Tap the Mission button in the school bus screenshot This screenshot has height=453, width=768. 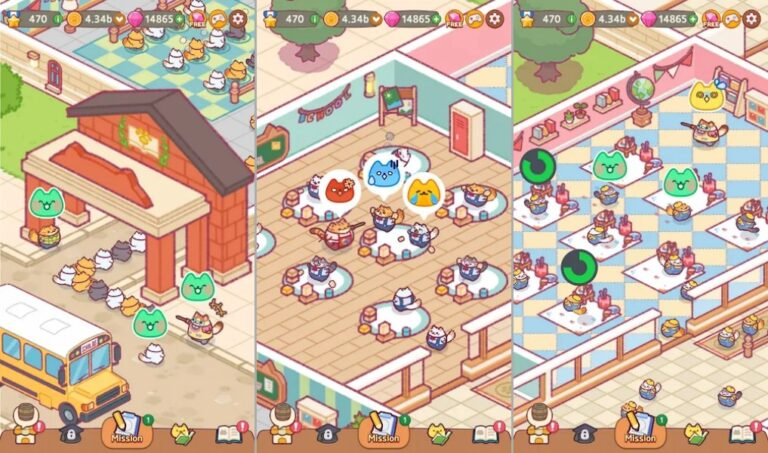tap(126, 430)
